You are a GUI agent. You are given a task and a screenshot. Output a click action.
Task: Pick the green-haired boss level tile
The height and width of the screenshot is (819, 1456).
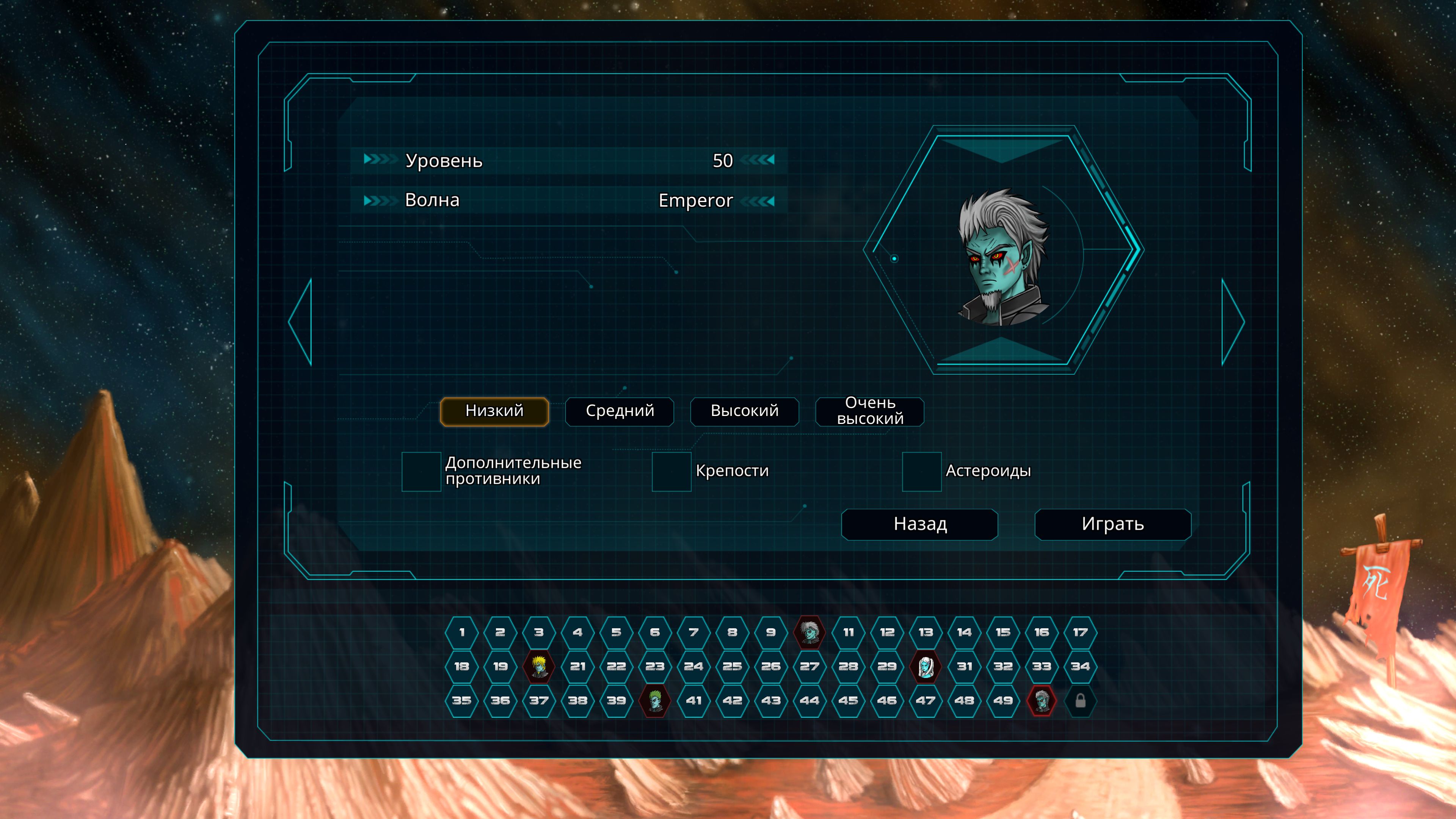(x=654, y=701)
